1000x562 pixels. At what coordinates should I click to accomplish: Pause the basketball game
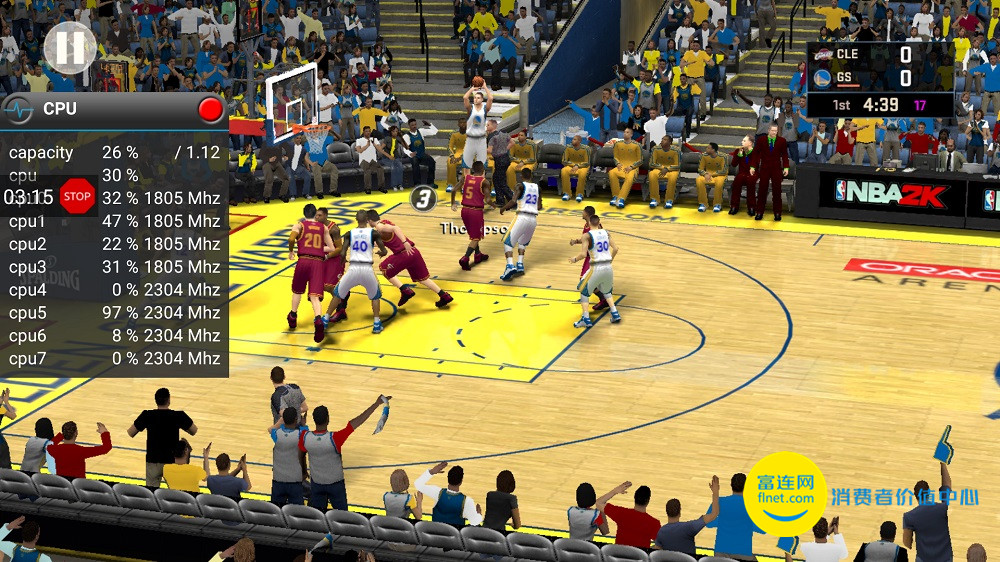point(70,47)
